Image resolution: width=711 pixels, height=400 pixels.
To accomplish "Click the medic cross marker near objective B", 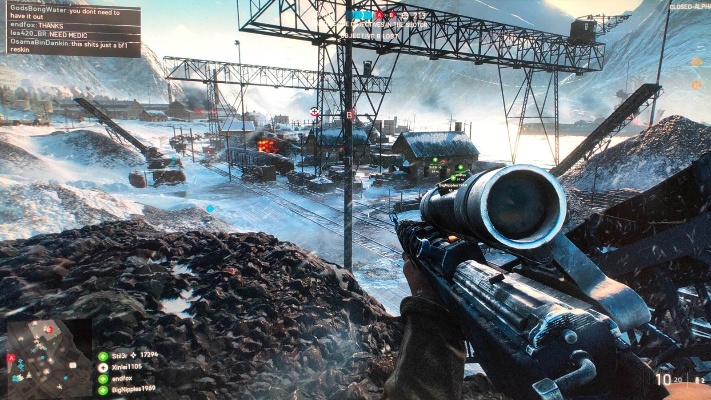I will (316, 112).
